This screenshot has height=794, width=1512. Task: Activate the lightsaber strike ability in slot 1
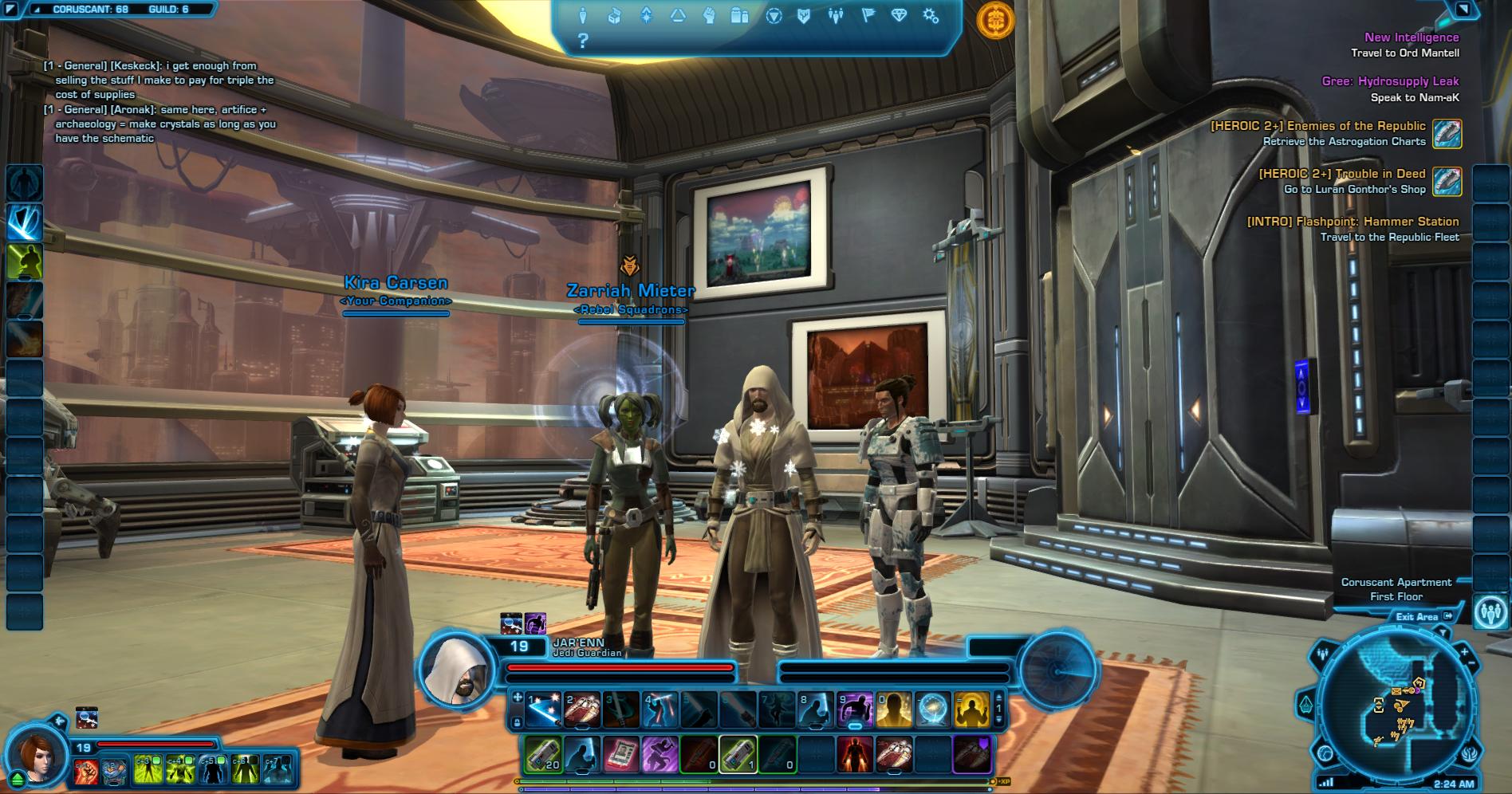coord(544,709)
